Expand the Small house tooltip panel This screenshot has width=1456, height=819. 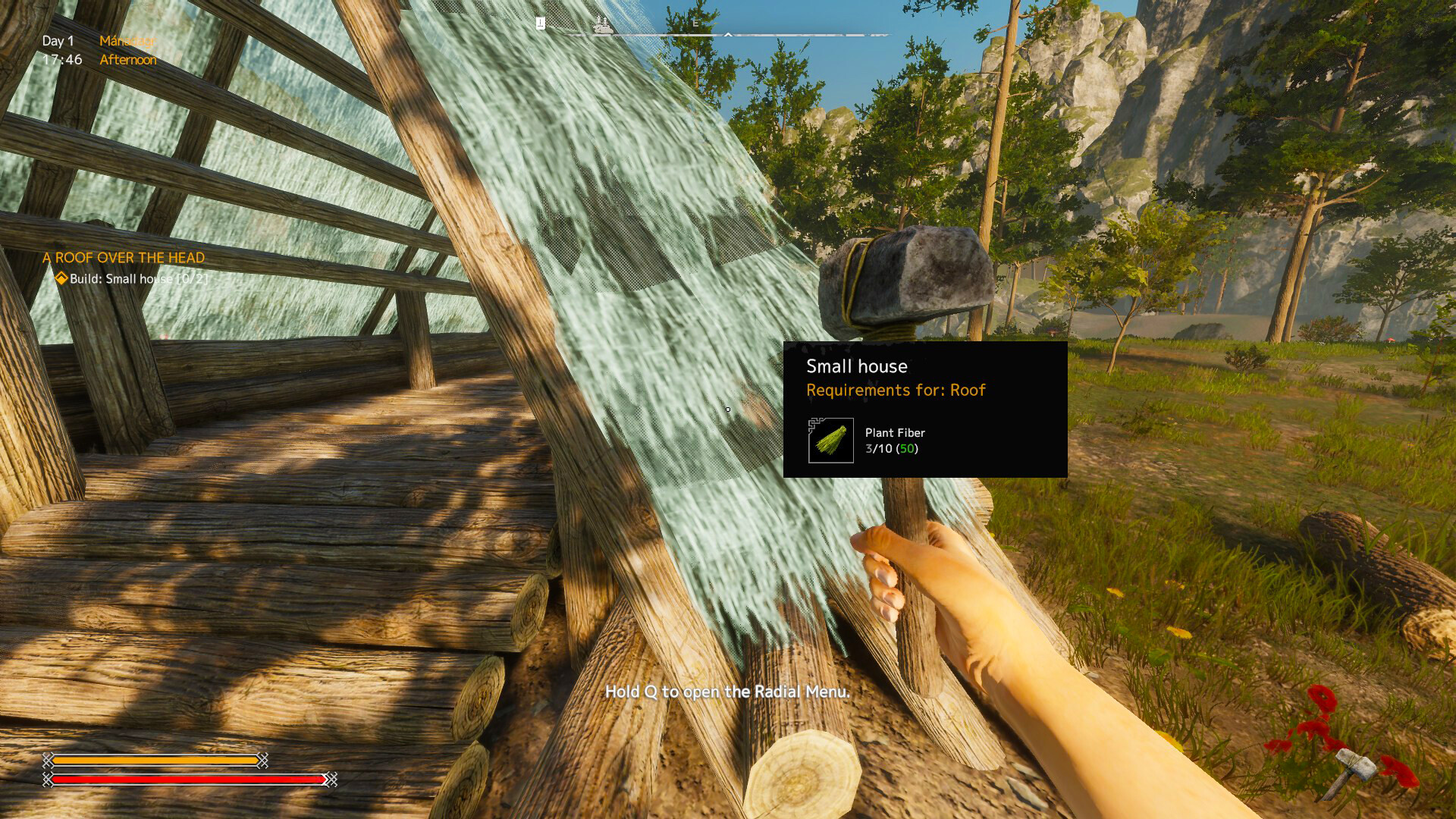tap(924, 409)
